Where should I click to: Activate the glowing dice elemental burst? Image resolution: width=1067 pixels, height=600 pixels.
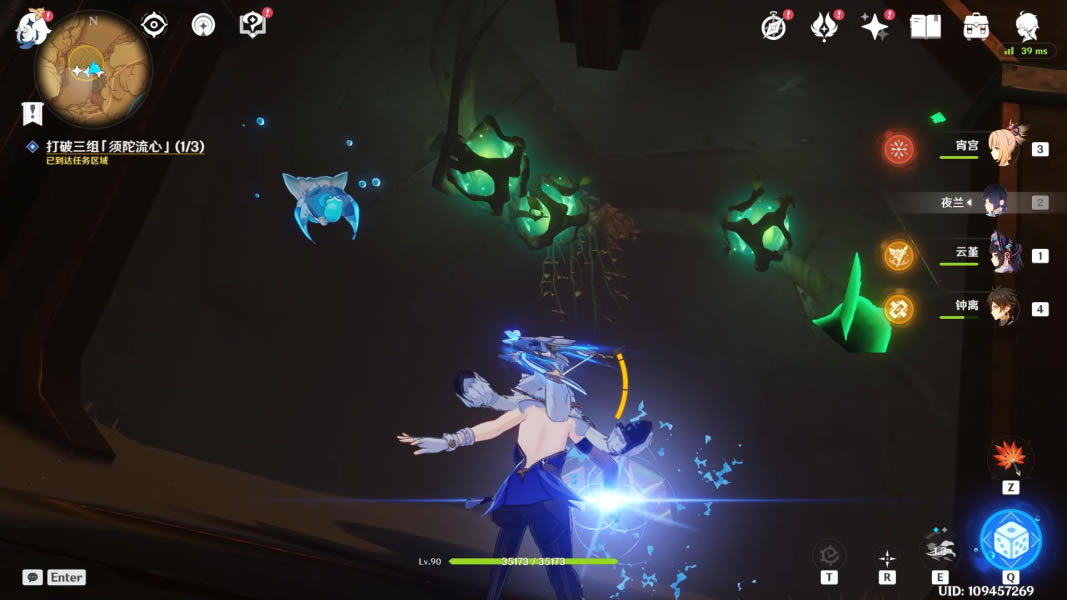tap(1010, 540)
